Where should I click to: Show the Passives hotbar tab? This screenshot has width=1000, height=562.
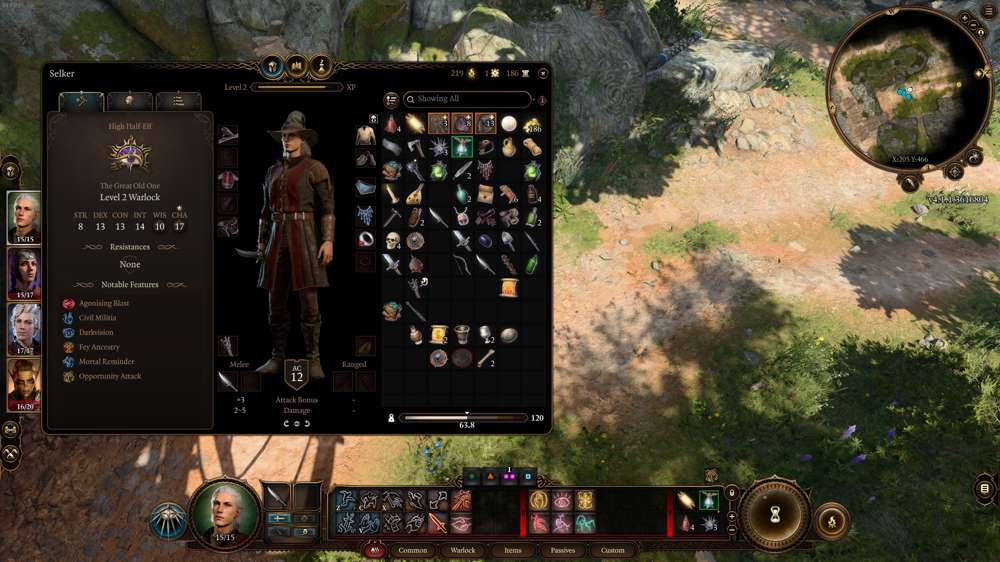563,550
